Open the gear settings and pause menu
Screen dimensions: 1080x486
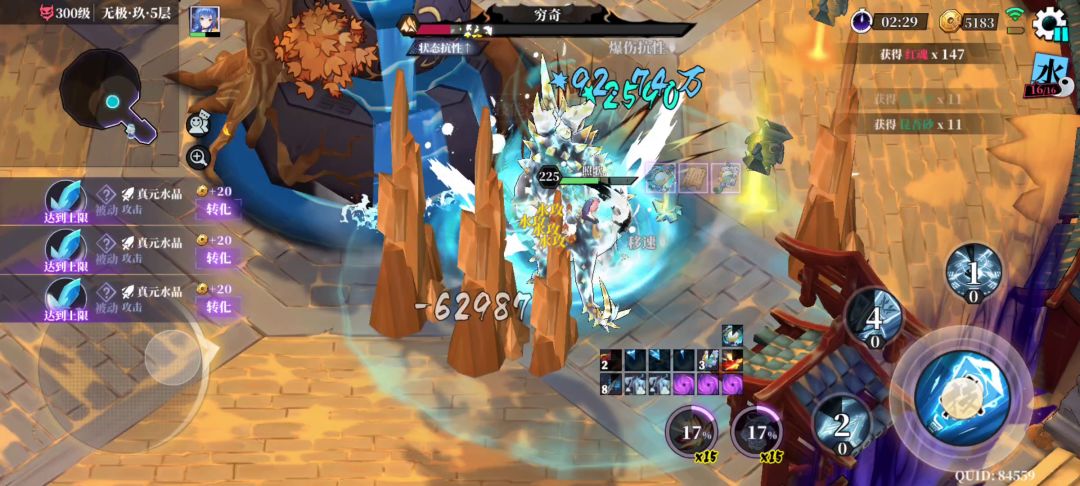[1050, 23]
